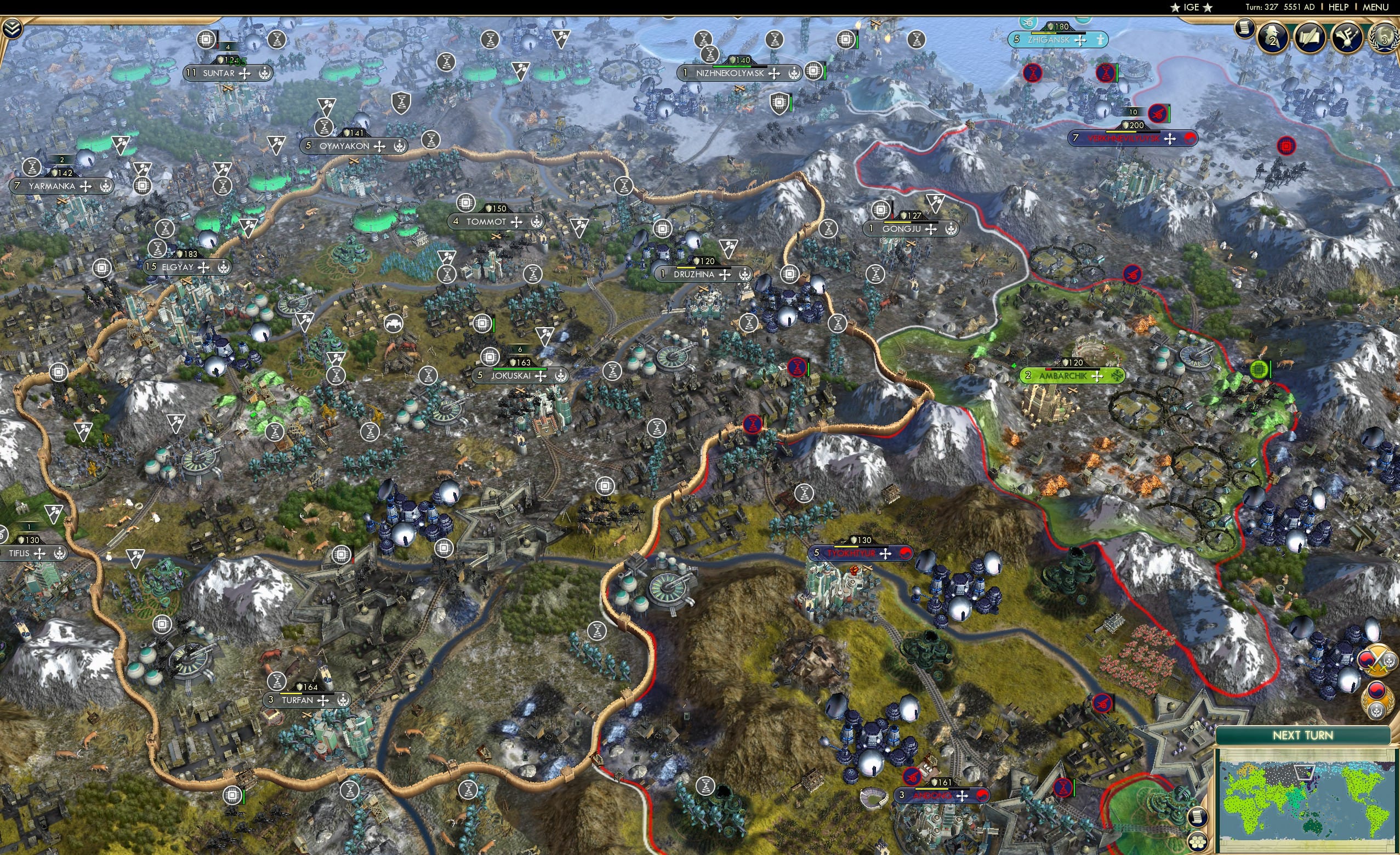This screenshot has height=855, width=1400.
Task: Click the citizen focus icon on Suntar's banner
Action: [265, 75]
